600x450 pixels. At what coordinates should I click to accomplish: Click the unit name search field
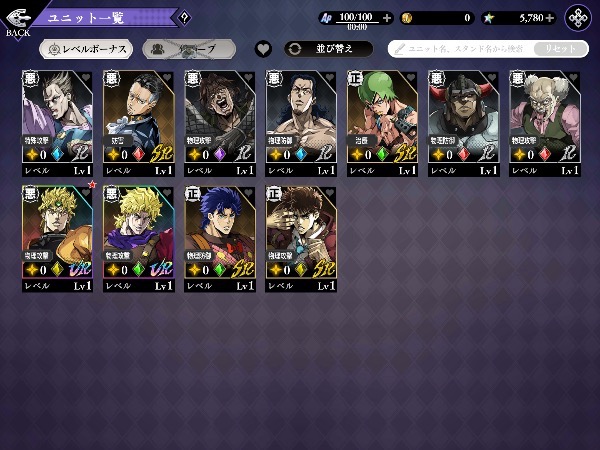pyautogui.click(x=460, y=48)
